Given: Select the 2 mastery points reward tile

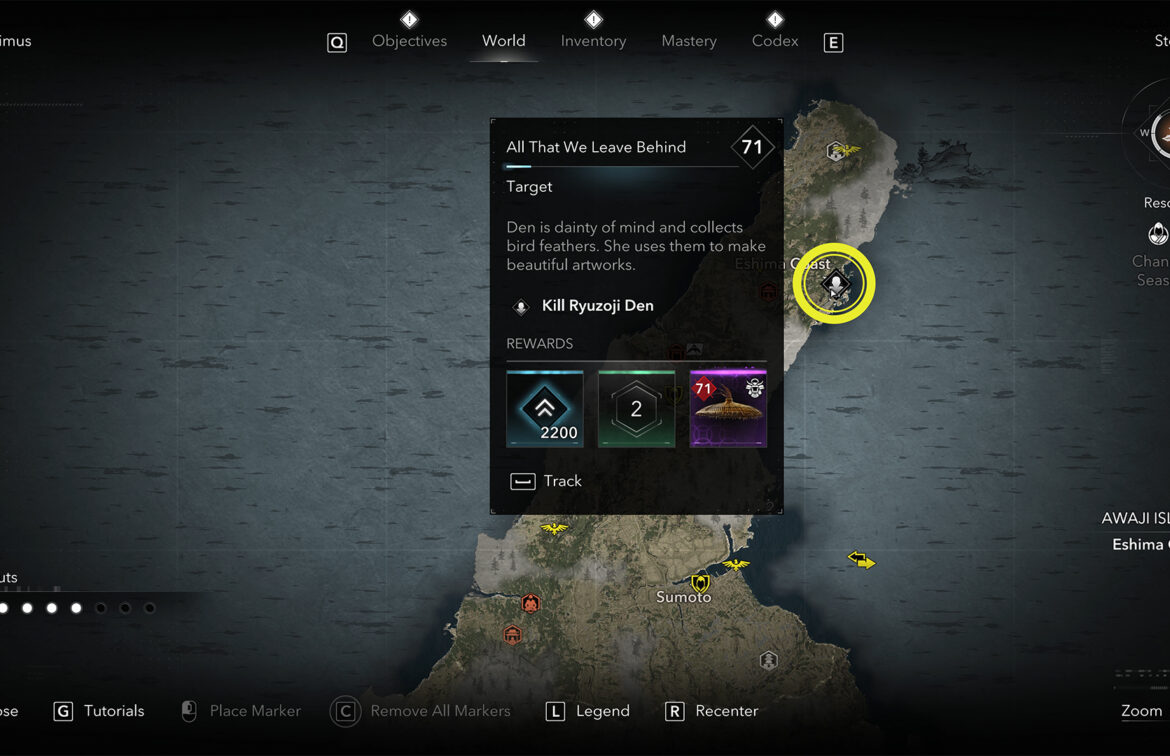Looking at the screenshot, I should click(636, 409).
